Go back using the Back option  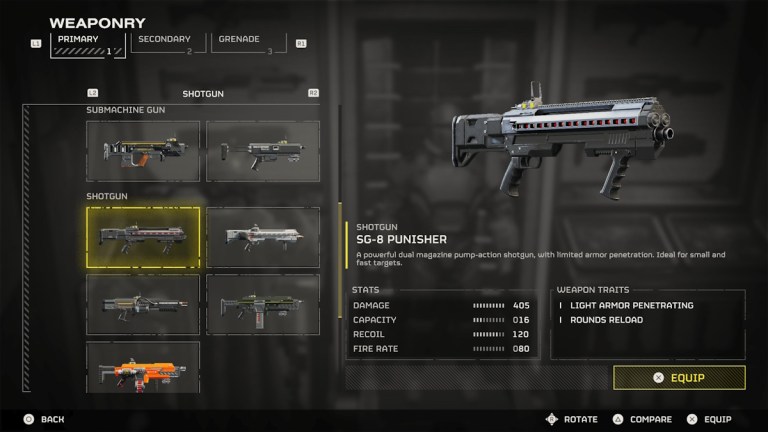[45, 419]
